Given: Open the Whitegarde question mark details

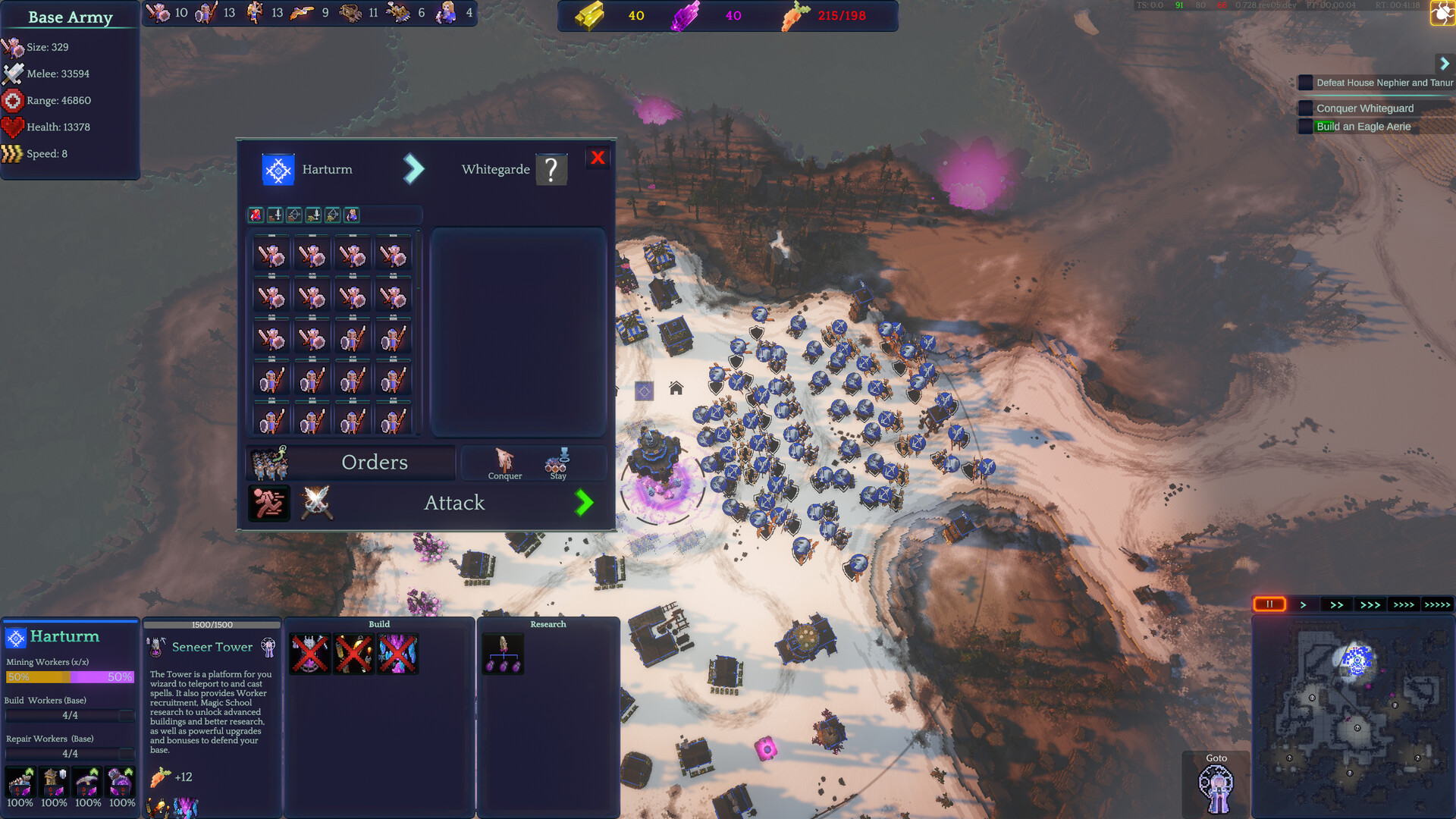Looking at the screenshot, I should [x=551, y=168].
